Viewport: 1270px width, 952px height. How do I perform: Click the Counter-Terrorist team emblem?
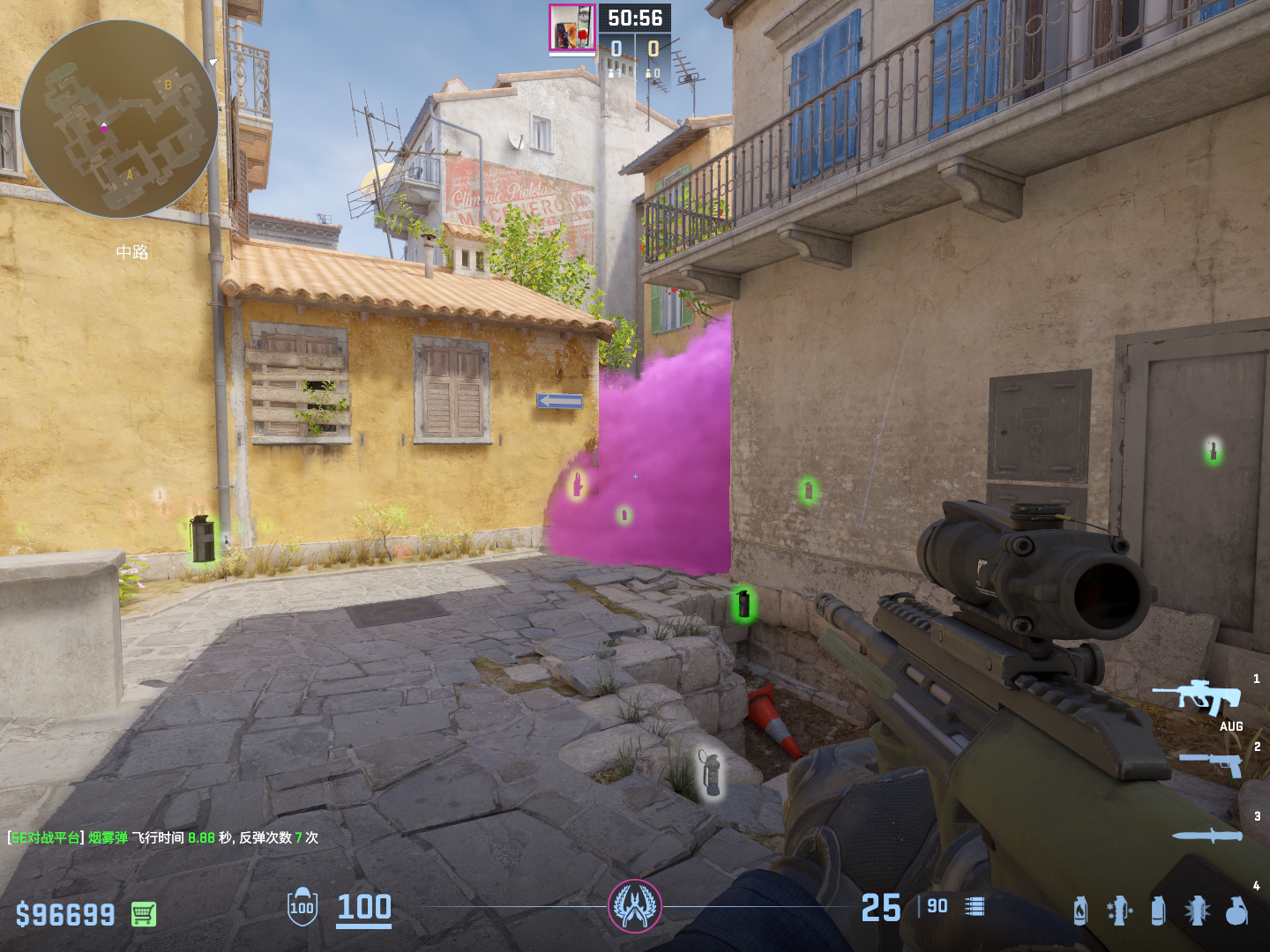635,906
